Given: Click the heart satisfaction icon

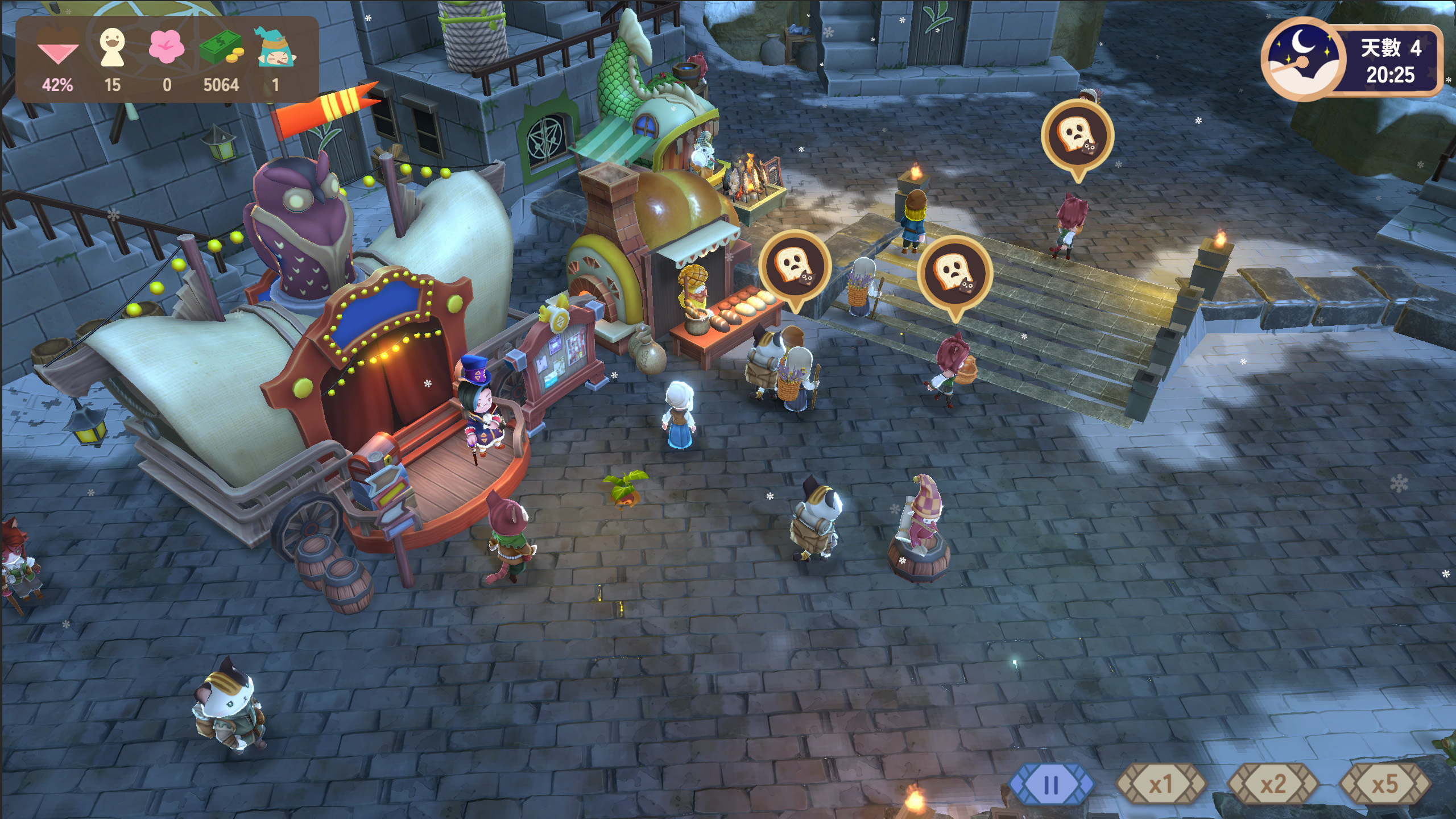Looking at the screenshot, I should pyautogui.click(x=57, y=47).
